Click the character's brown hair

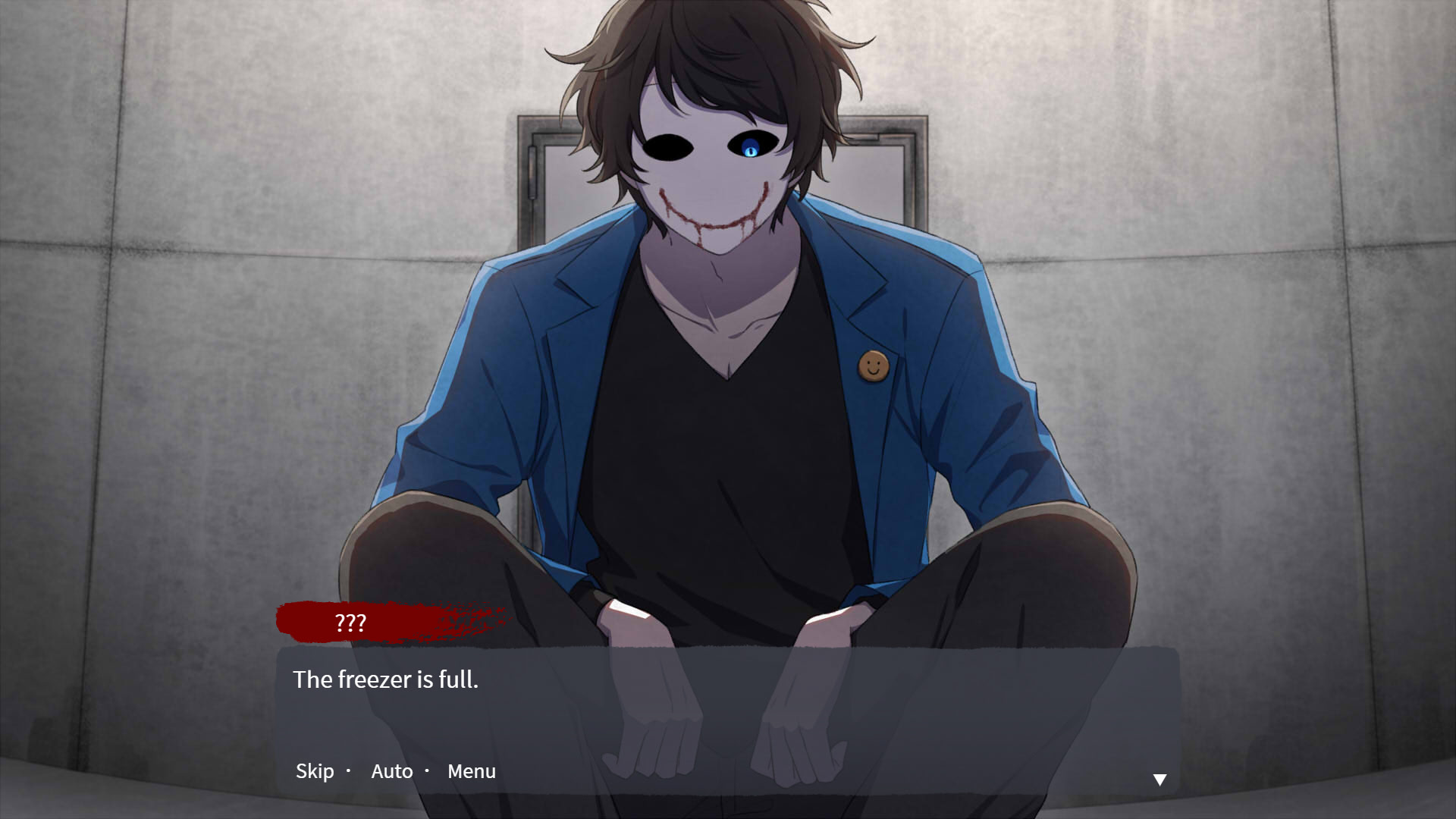720,53
